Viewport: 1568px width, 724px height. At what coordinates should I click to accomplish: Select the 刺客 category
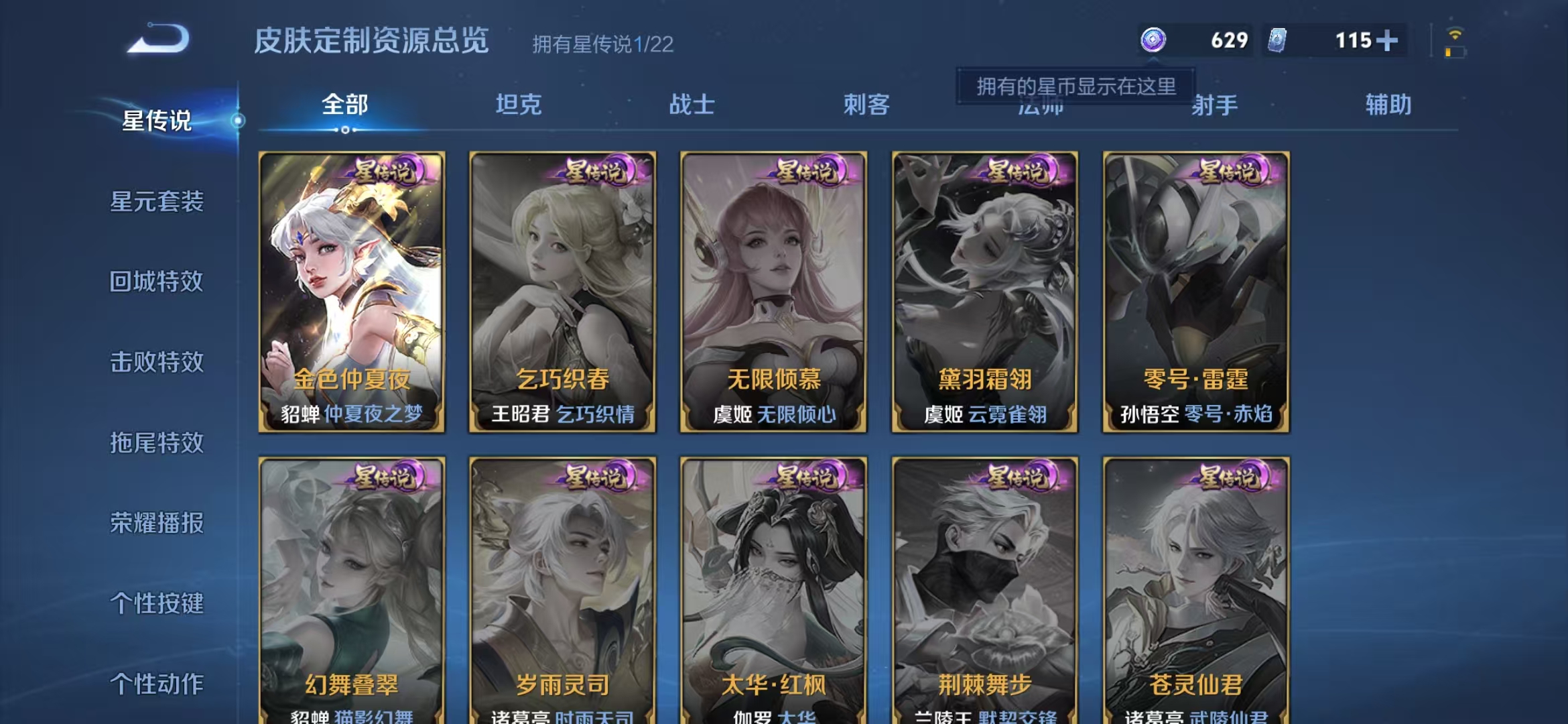pyautogui.click(x=866, y=105)
